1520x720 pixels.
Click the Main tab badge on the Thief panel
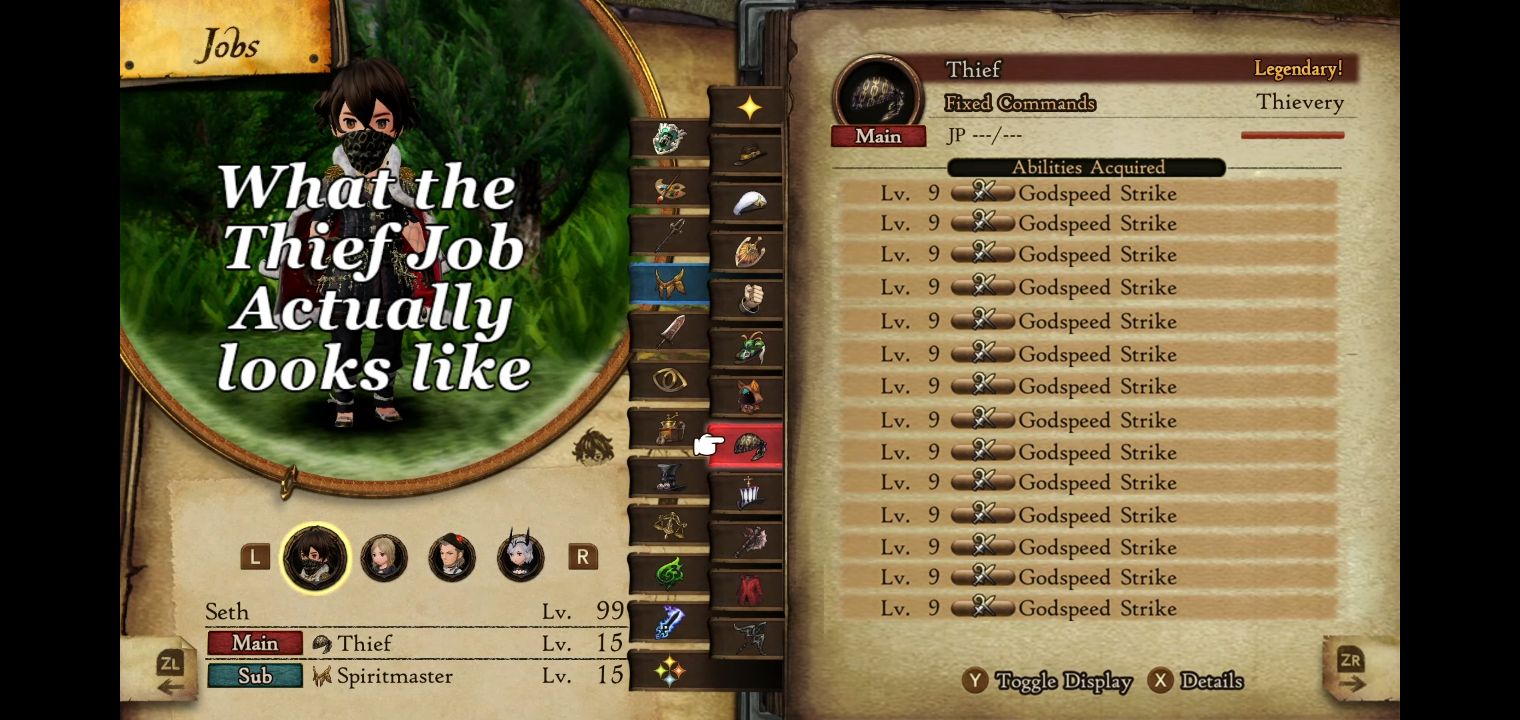878,136
